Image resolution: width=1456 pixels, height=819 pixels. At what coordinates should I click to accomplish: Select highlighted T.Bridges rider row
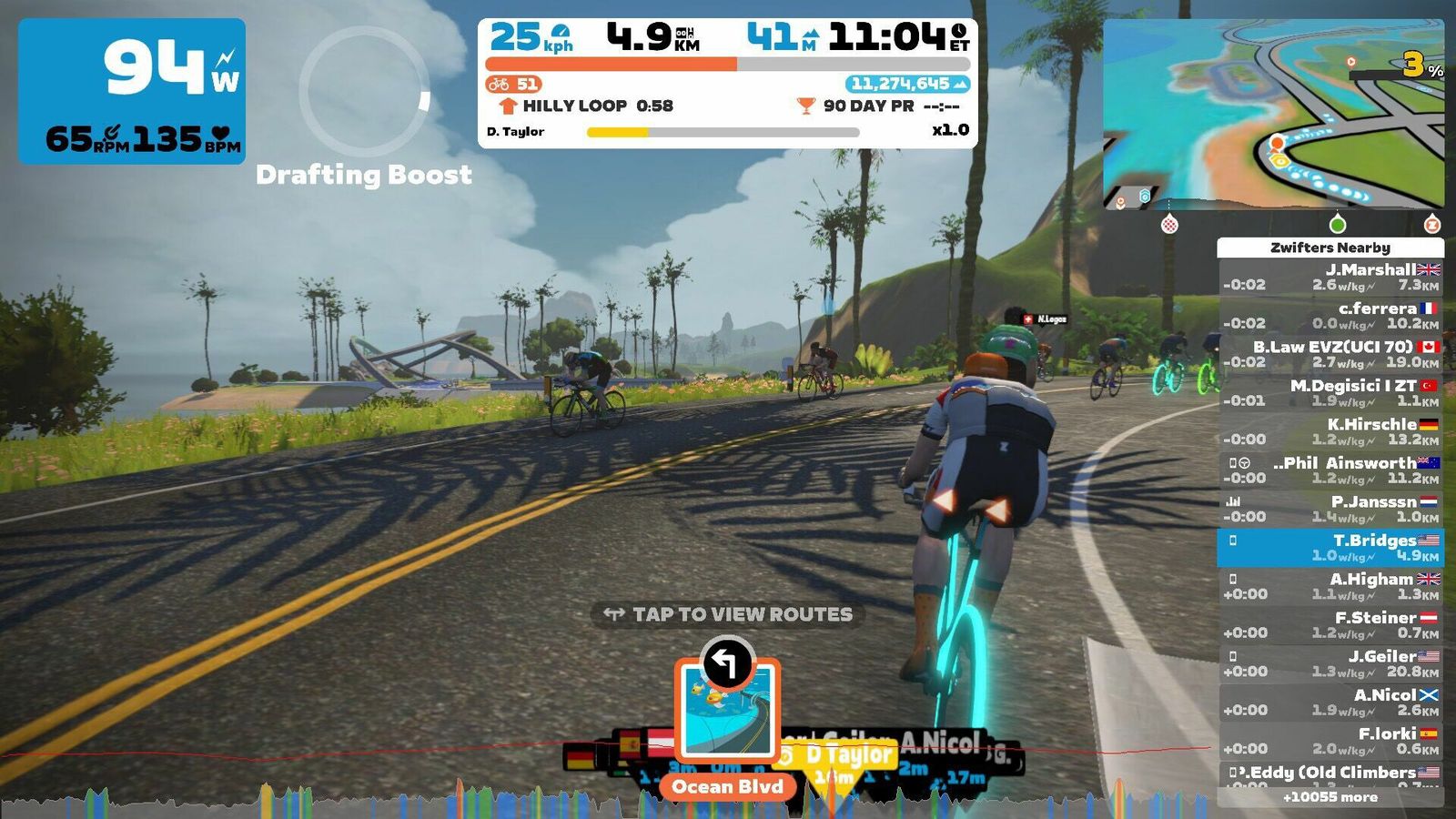[1330, 547]
